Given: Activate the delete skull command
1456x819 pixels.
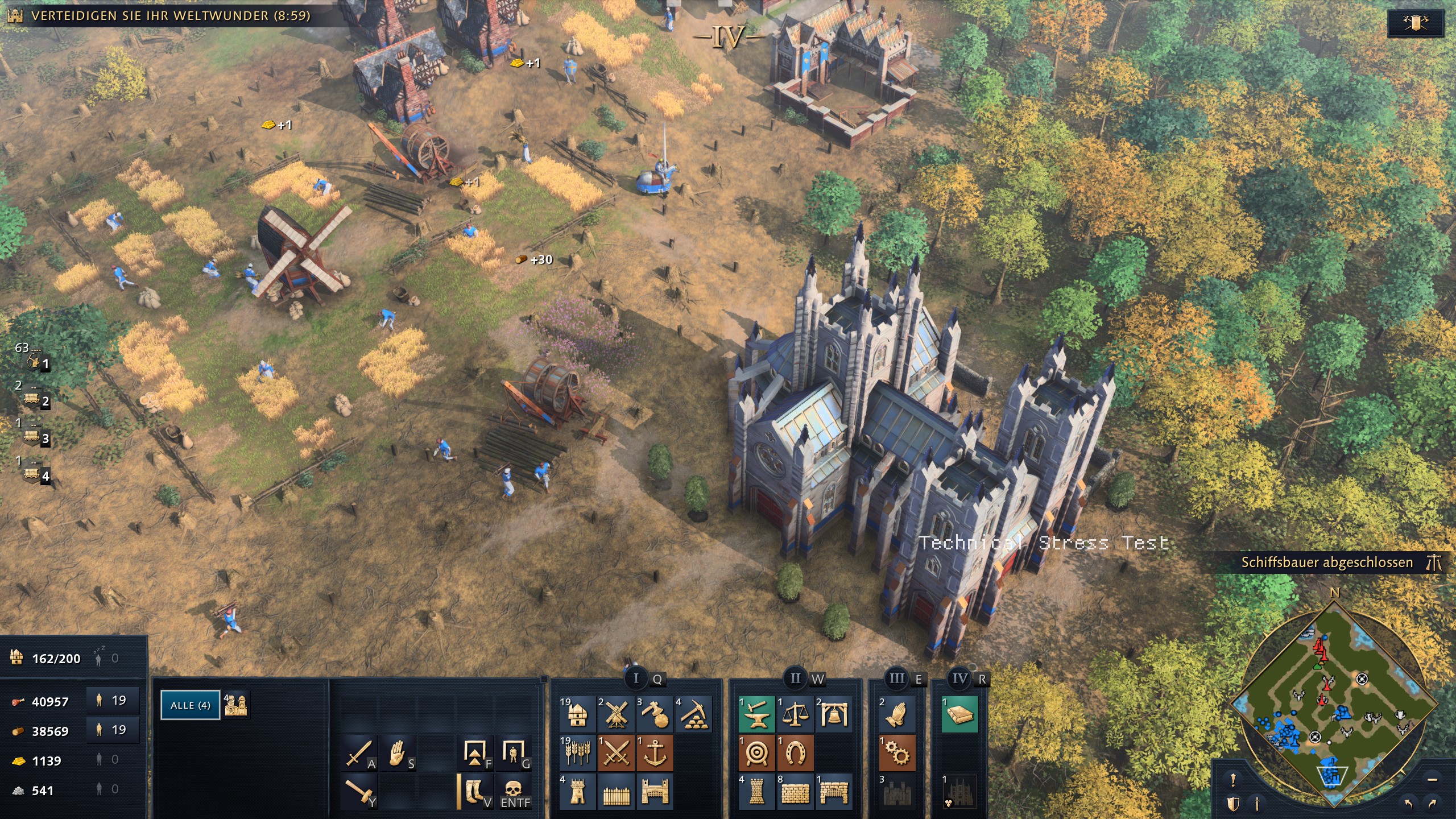Looking at the screenshot, I should [x=514, y=792].
